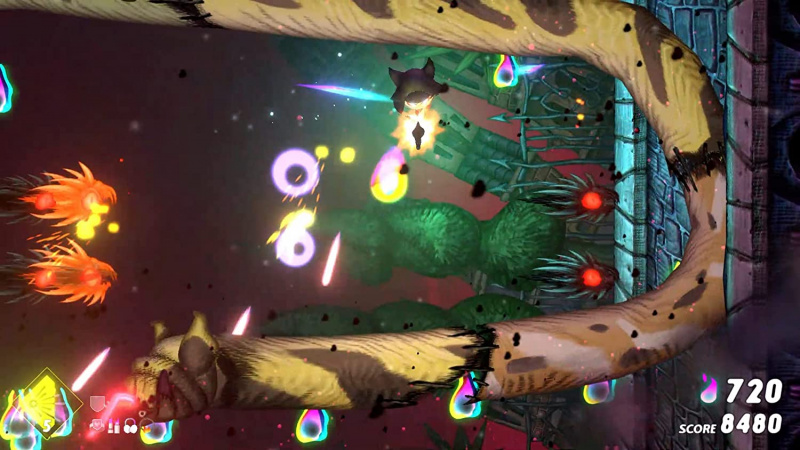The image size is (800, 450).
Task: Click the grey shield icon
Action: pos(97,404)
